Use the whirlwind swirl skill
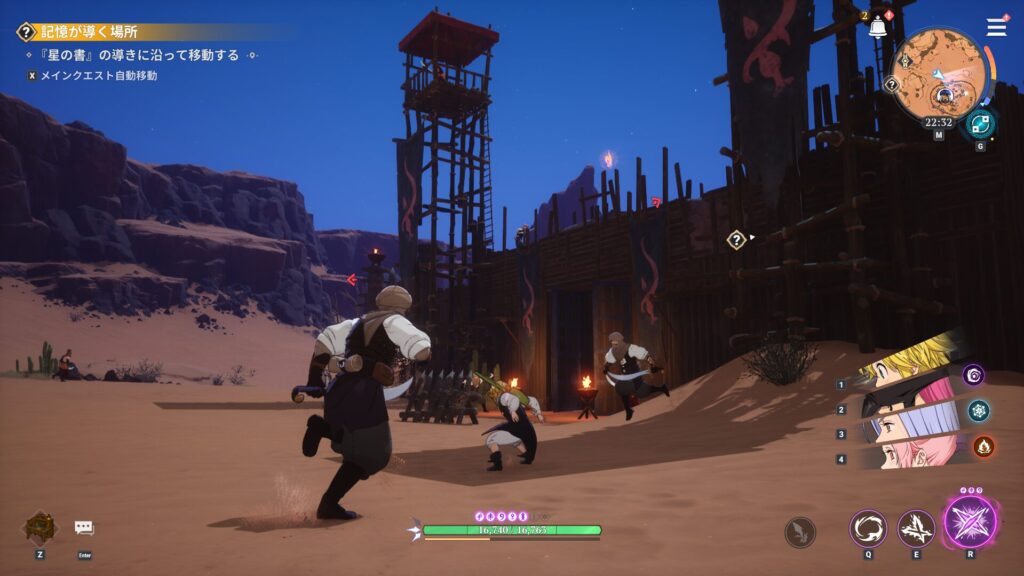 868,528
